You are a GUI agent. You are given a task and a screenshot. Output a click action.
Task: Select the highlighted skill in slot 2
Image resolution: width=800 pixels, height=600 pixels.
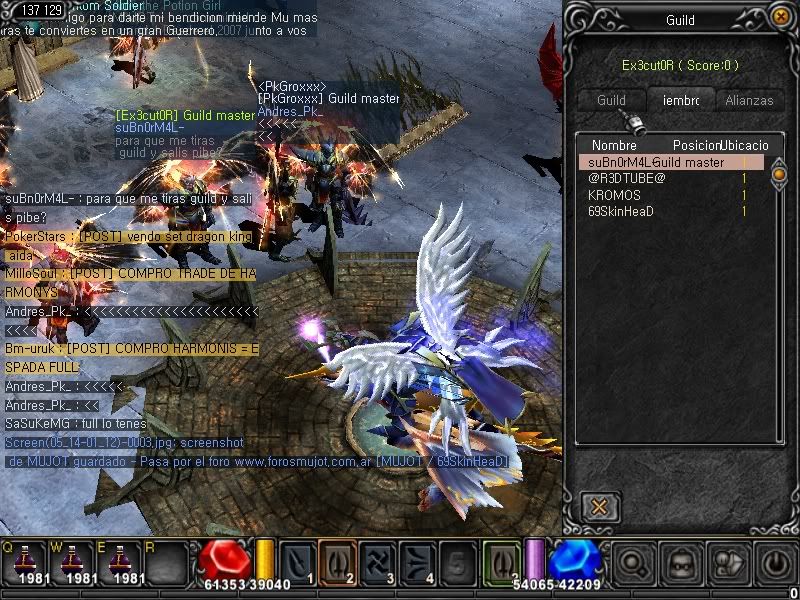pyautogui.click(x=337, y=562)
